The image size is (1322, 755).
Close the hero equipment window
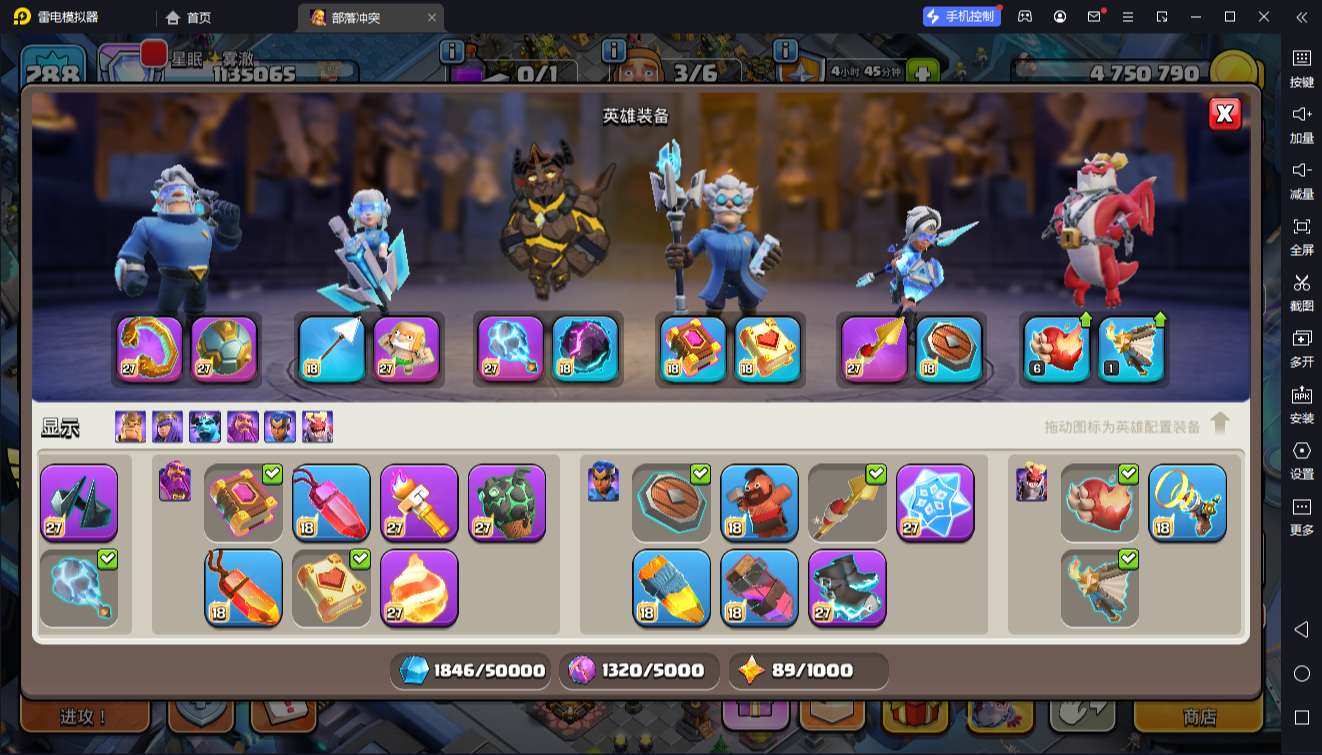click(1224, 114)
